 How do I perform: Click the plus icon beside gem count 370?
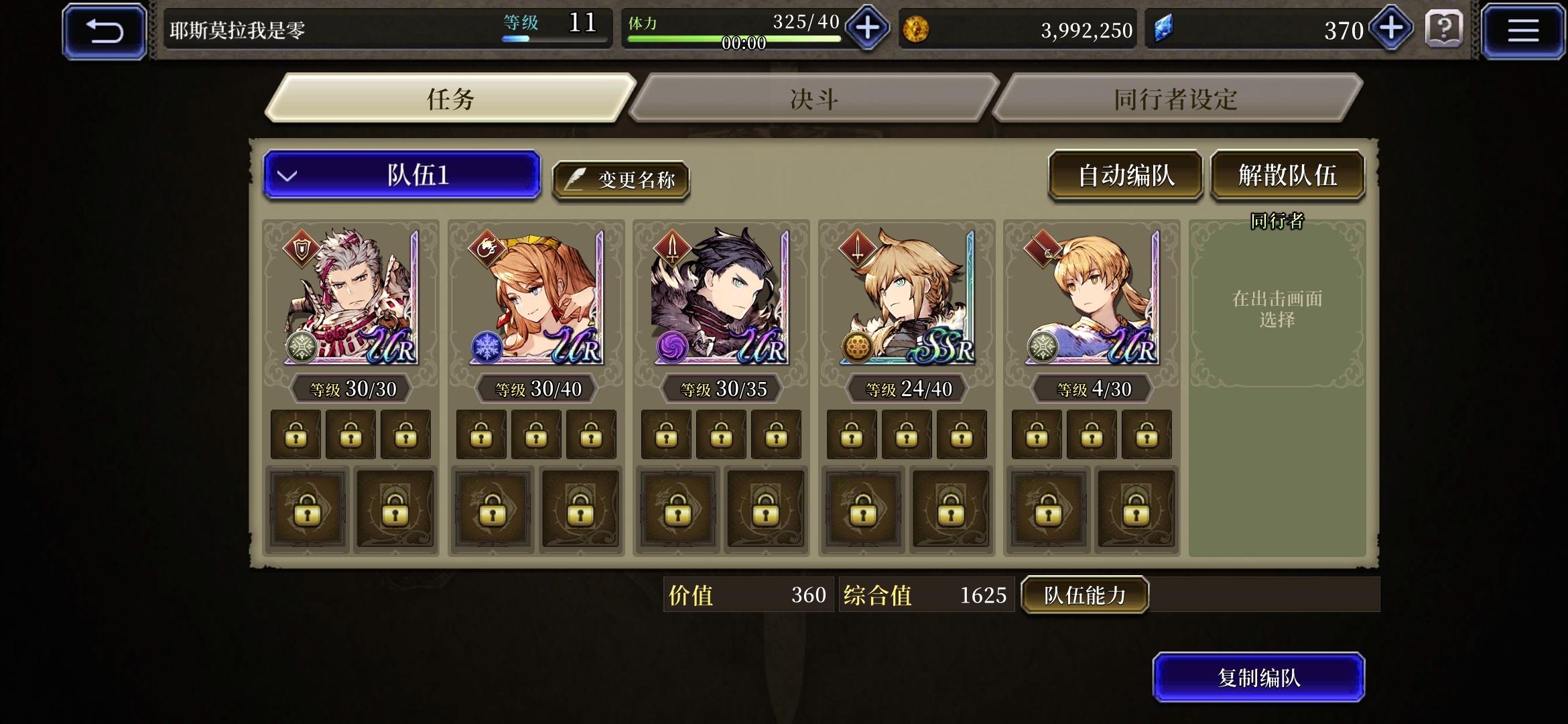(x=1390, y=29)
